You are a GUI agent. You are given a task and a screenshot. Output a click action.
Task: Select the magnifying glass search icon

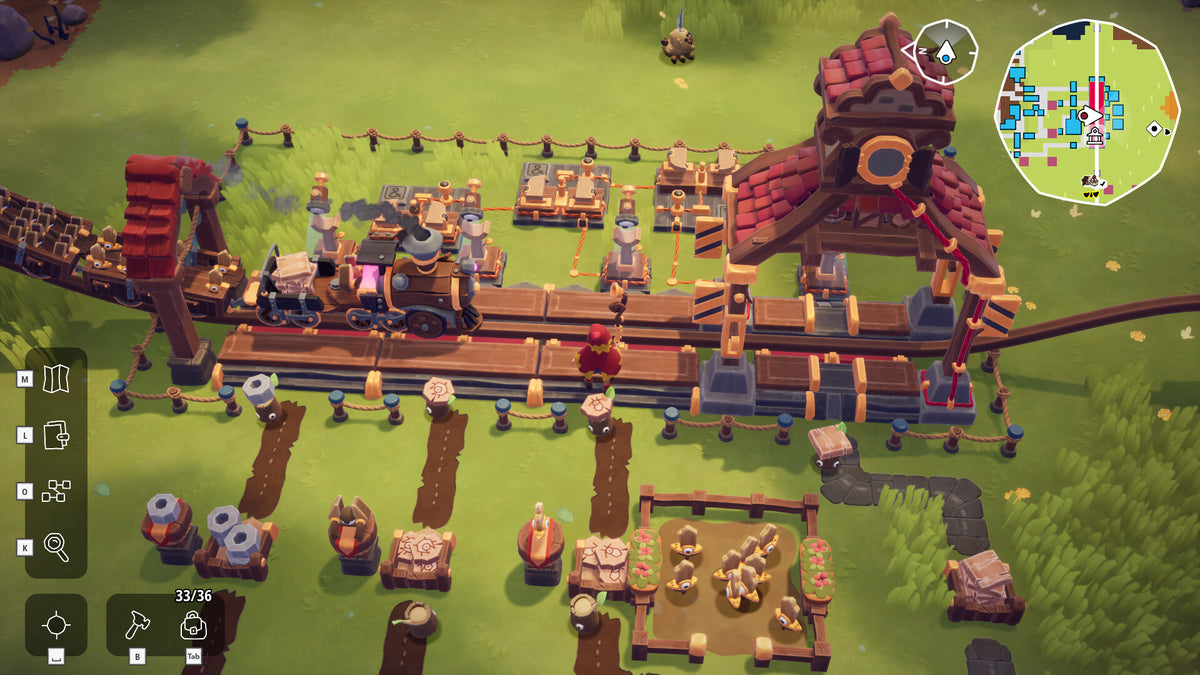pos(56,547)
